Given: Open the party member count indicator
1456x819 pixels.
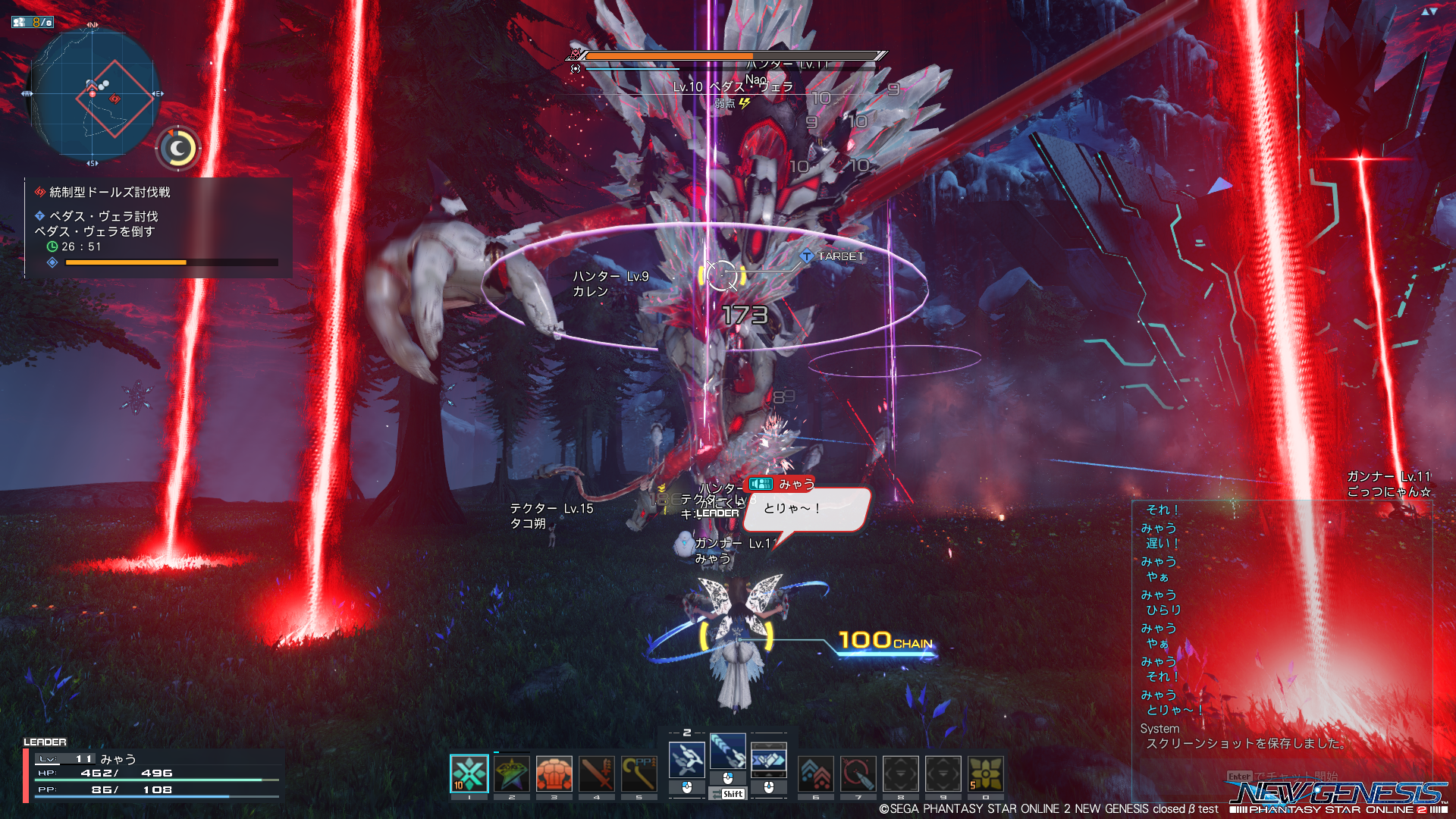Looking at the screenshot, I should pyautogui.click(x=33, y=22).
